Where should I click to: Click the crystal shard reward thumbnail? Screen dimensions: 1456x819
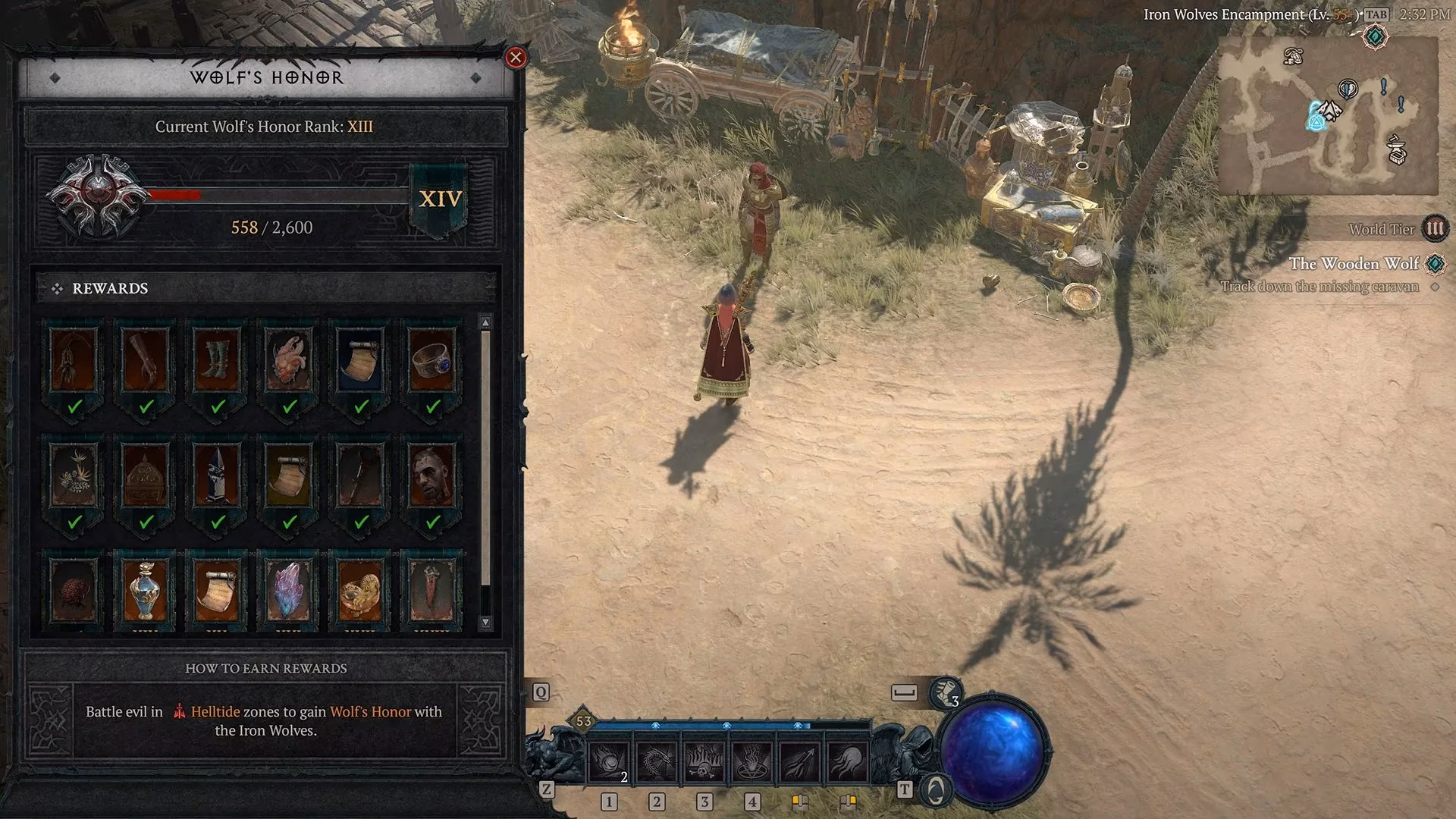click(288, 588)
